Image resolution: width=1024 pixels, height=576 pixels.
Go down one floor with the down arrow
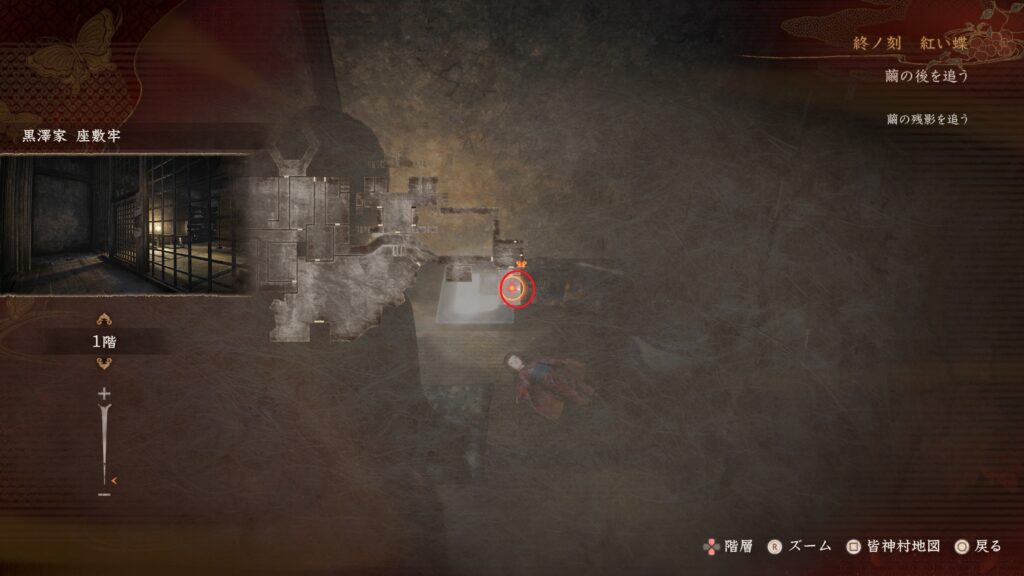point(103,362)
